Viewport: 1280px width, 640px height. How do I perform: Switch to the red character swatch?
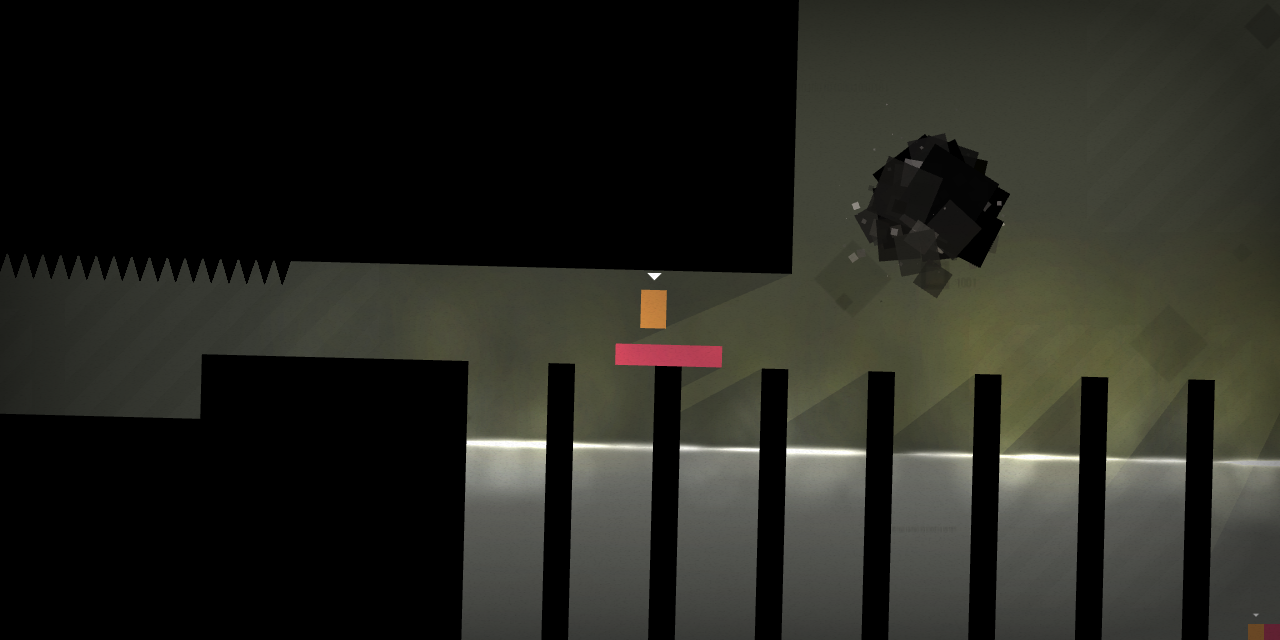[1272, 632]
